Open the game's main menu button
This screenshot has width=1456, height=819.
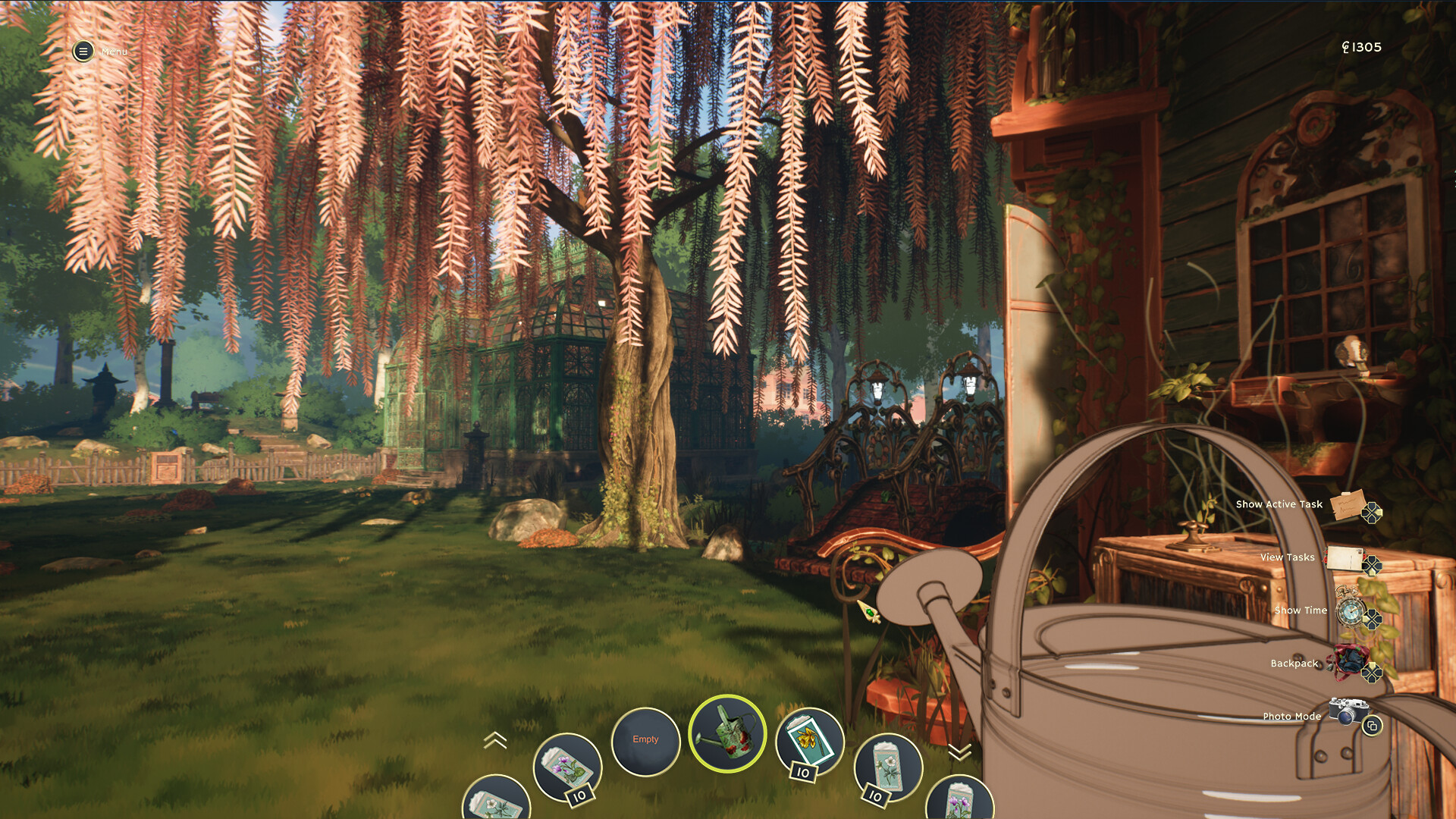coord(82,52)
